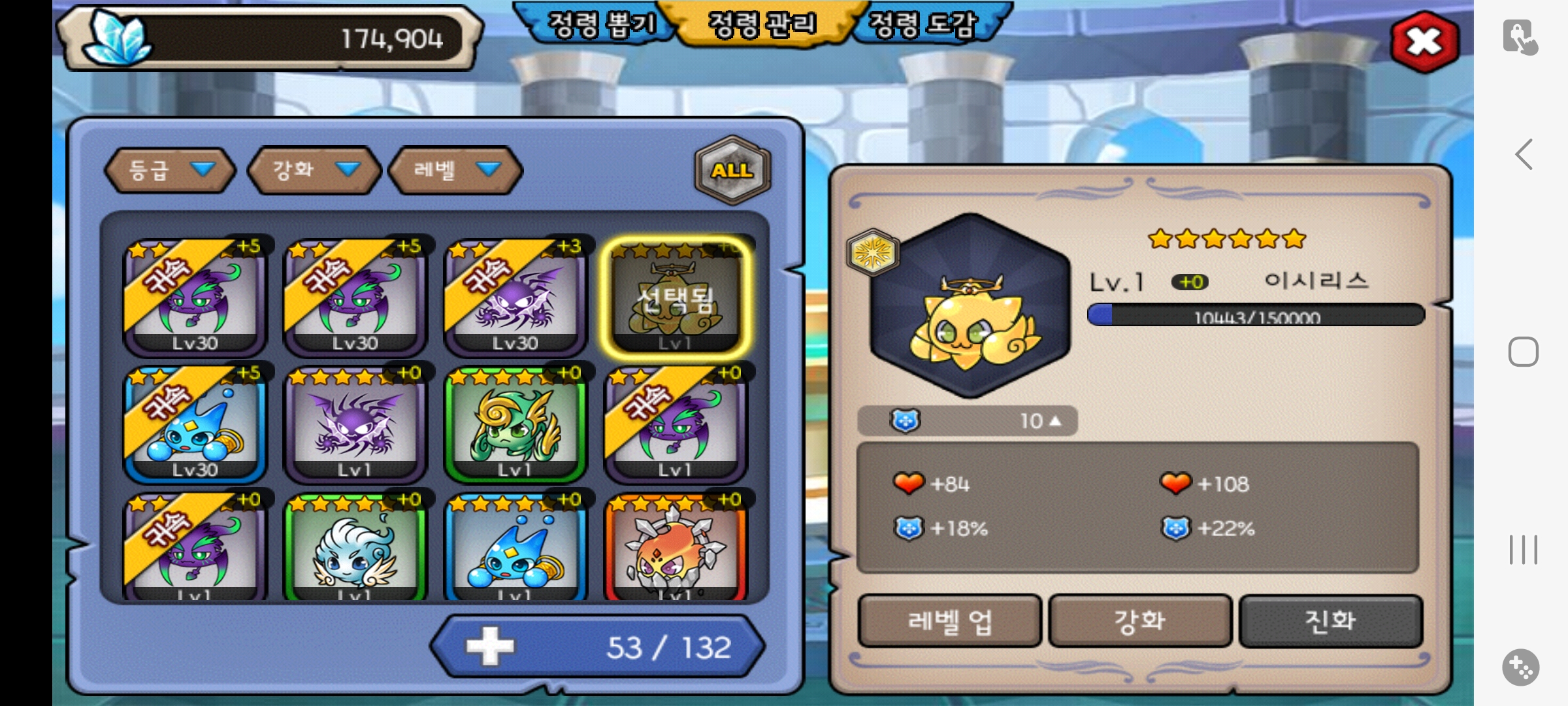Screen dimensions: 1568x706
Task: Close the spirit management screen
Action: [x=1424, y=42]
